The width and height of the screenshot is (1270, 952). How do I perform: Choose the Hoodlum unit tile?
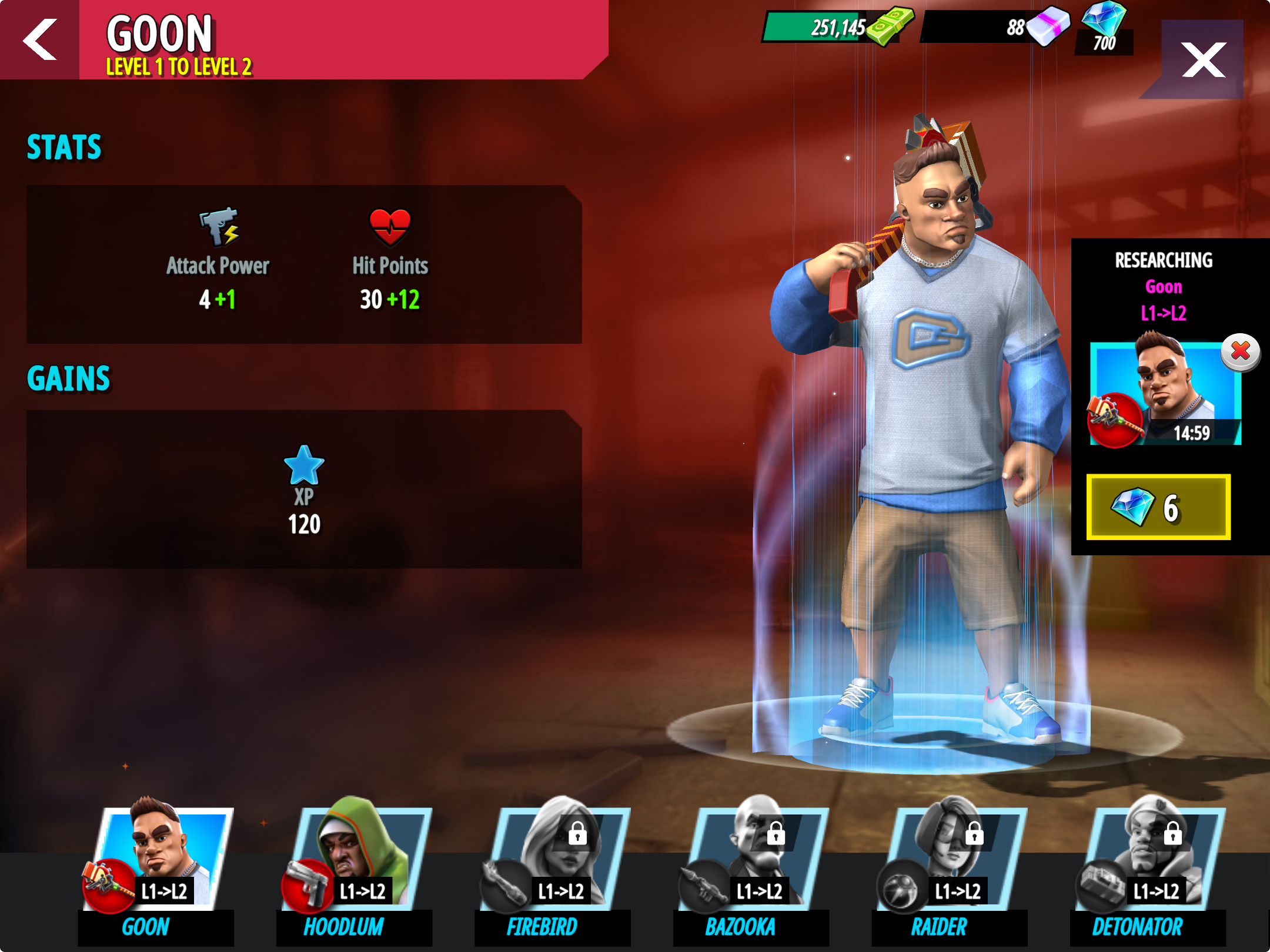point(355,864)
